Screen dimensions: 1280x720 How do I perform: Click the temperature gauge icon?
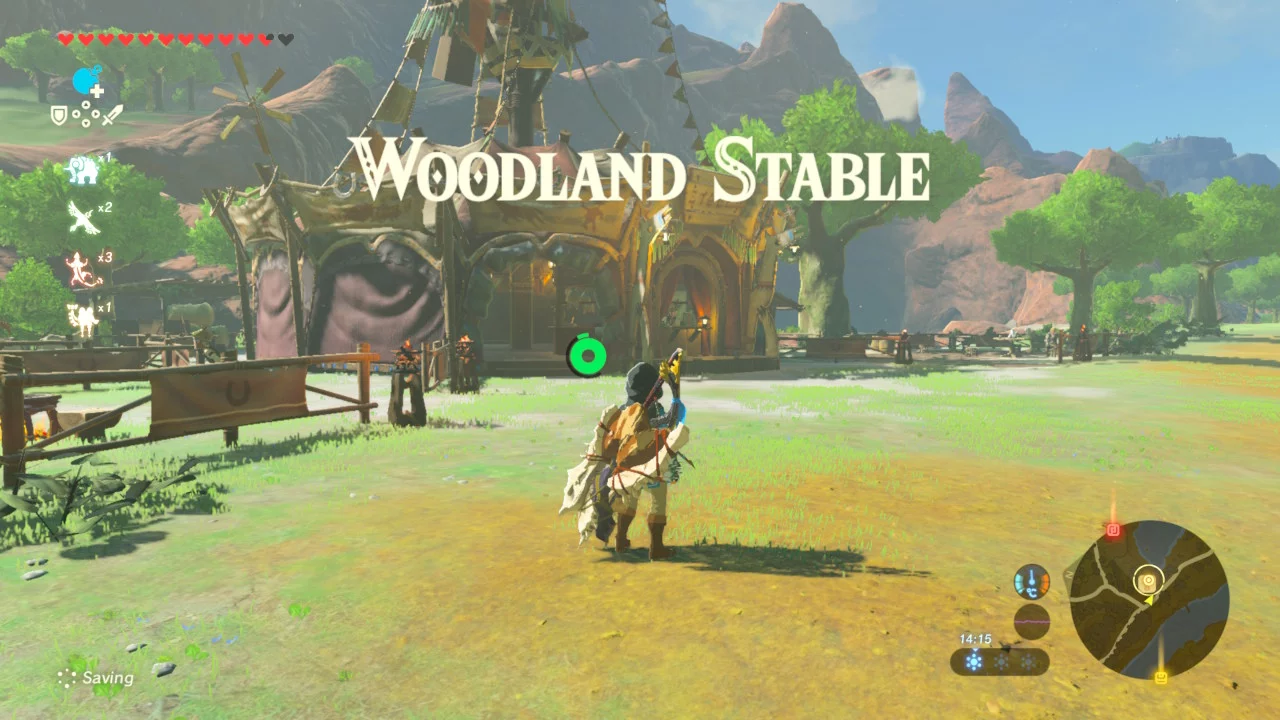tap(1030, 581)
